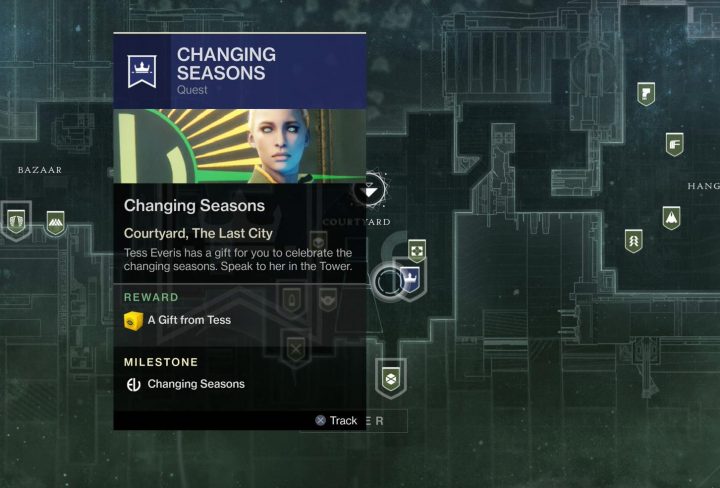Open the engram cube vendor marker
720x488 pixels.
point(389,378)
